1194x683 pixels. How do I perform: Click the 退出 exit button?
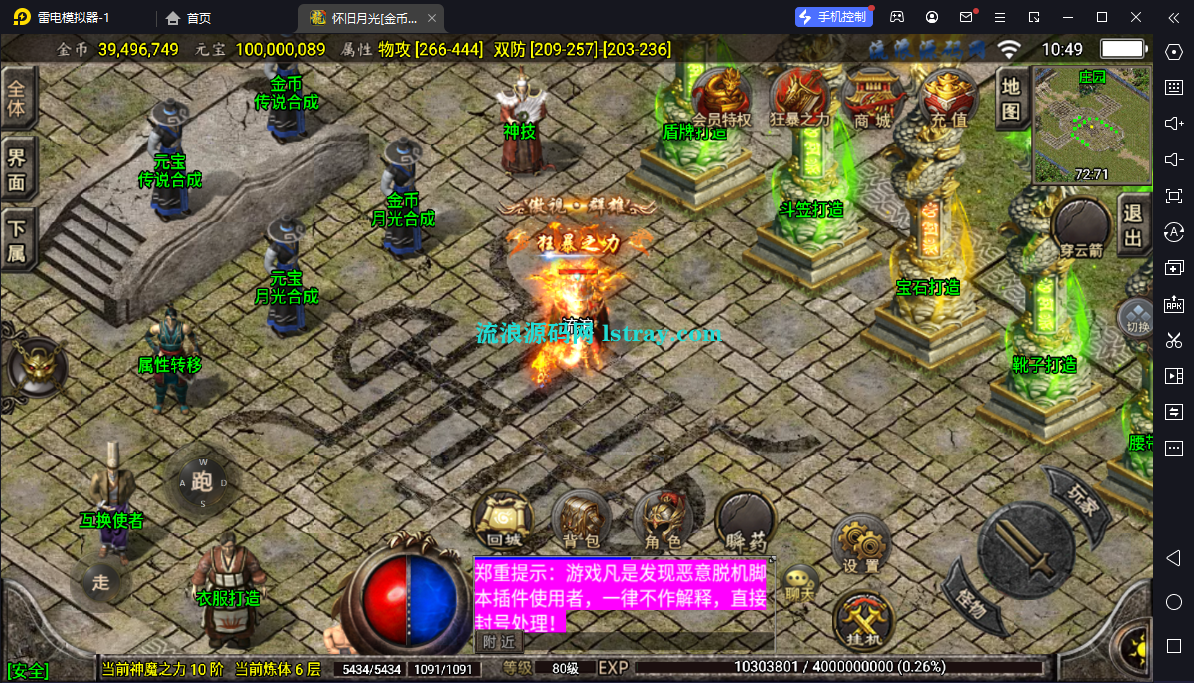[1133, 225]
